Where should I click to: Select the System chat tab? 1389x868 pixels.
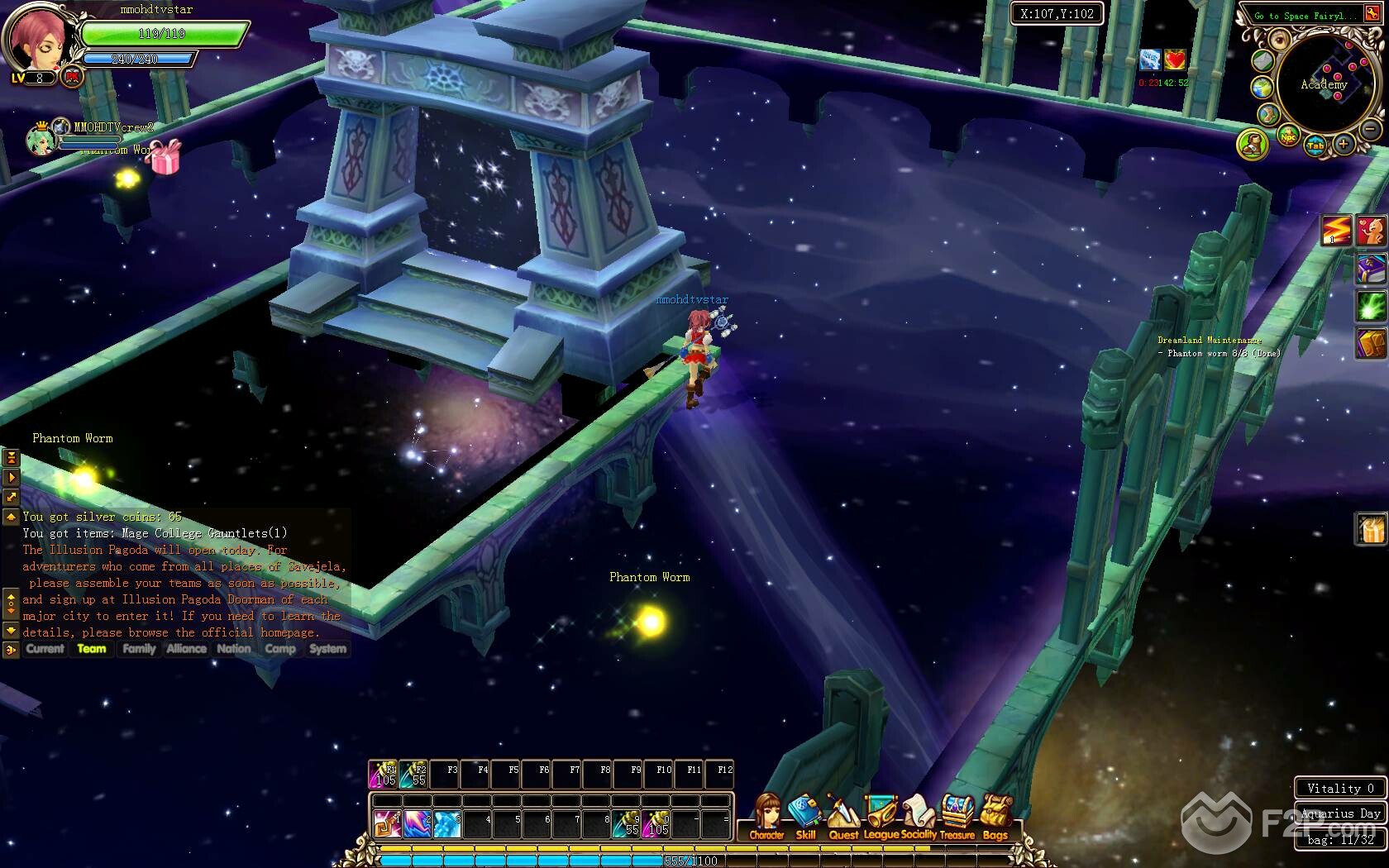point(327,649)
